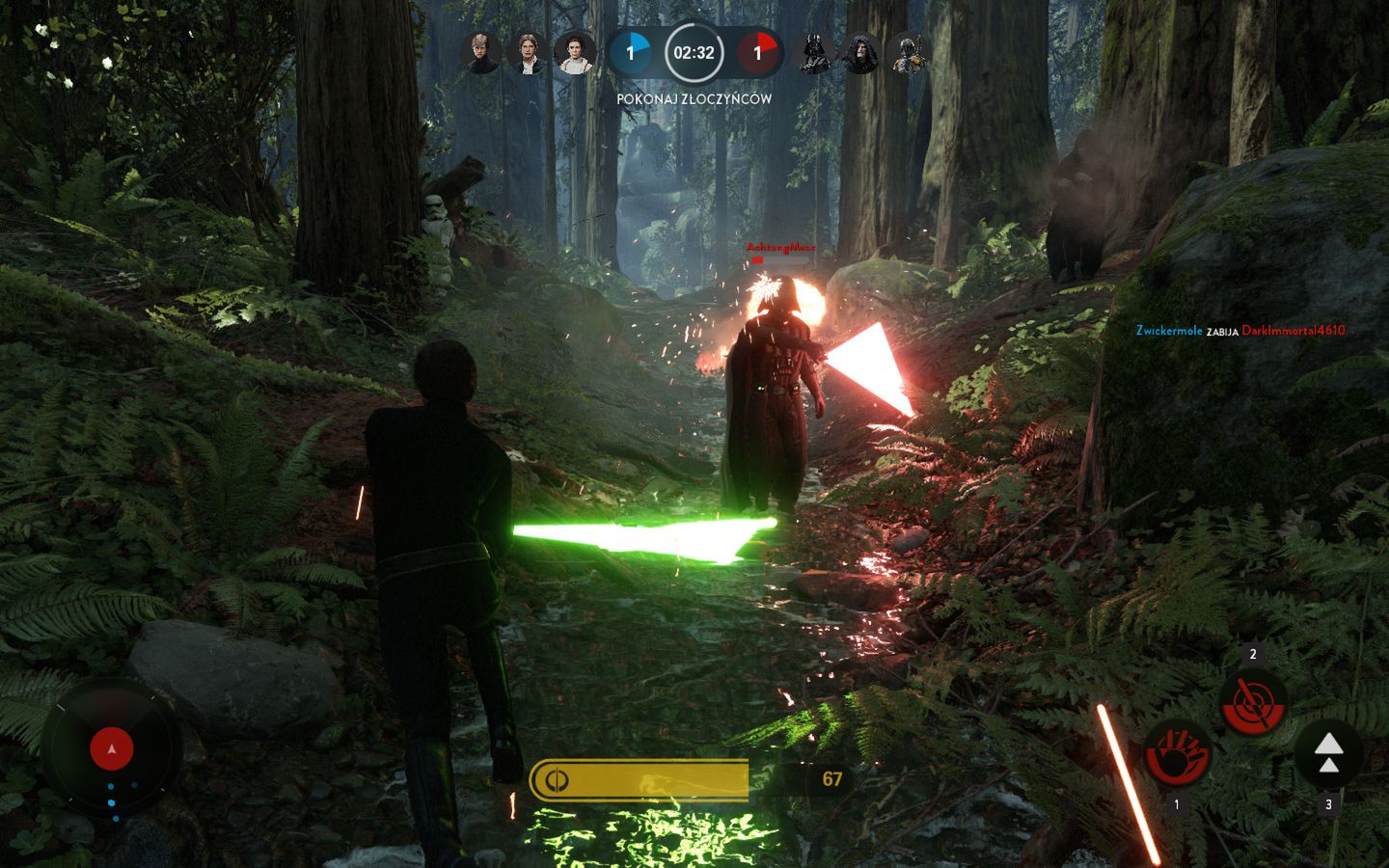Select the POKONAJ ZŁOCZYŃCÓW objective banner
The width and height of the screenshot is (1389, 868).
point(694,98)
